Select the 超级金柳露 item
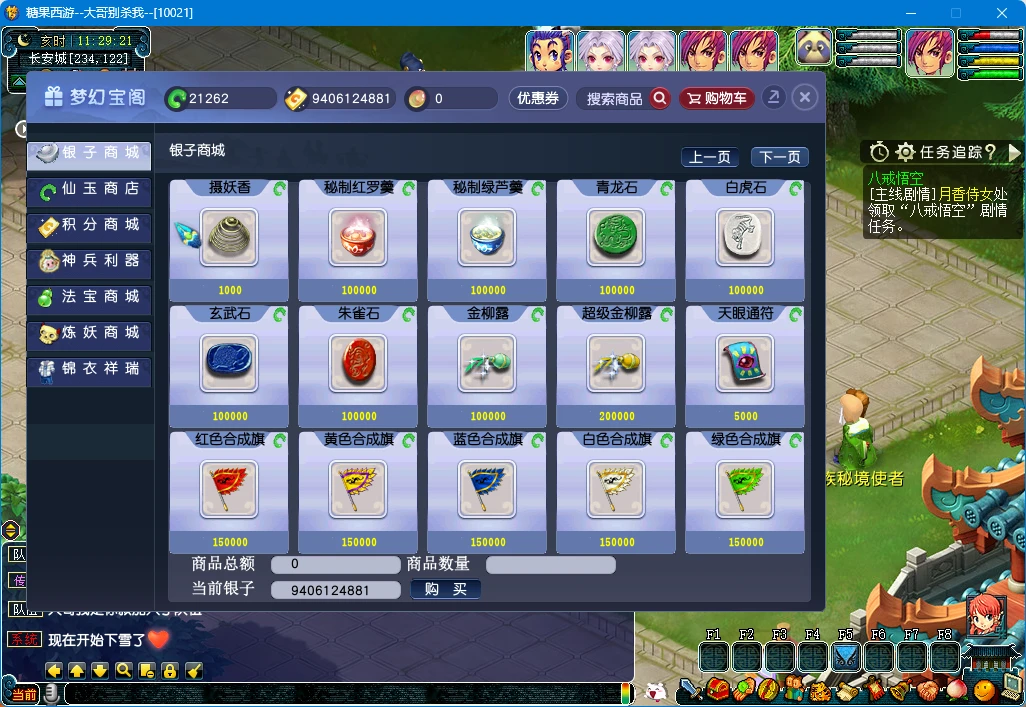The width and height of the screenshot is (1026, 707). click(616, 363)
